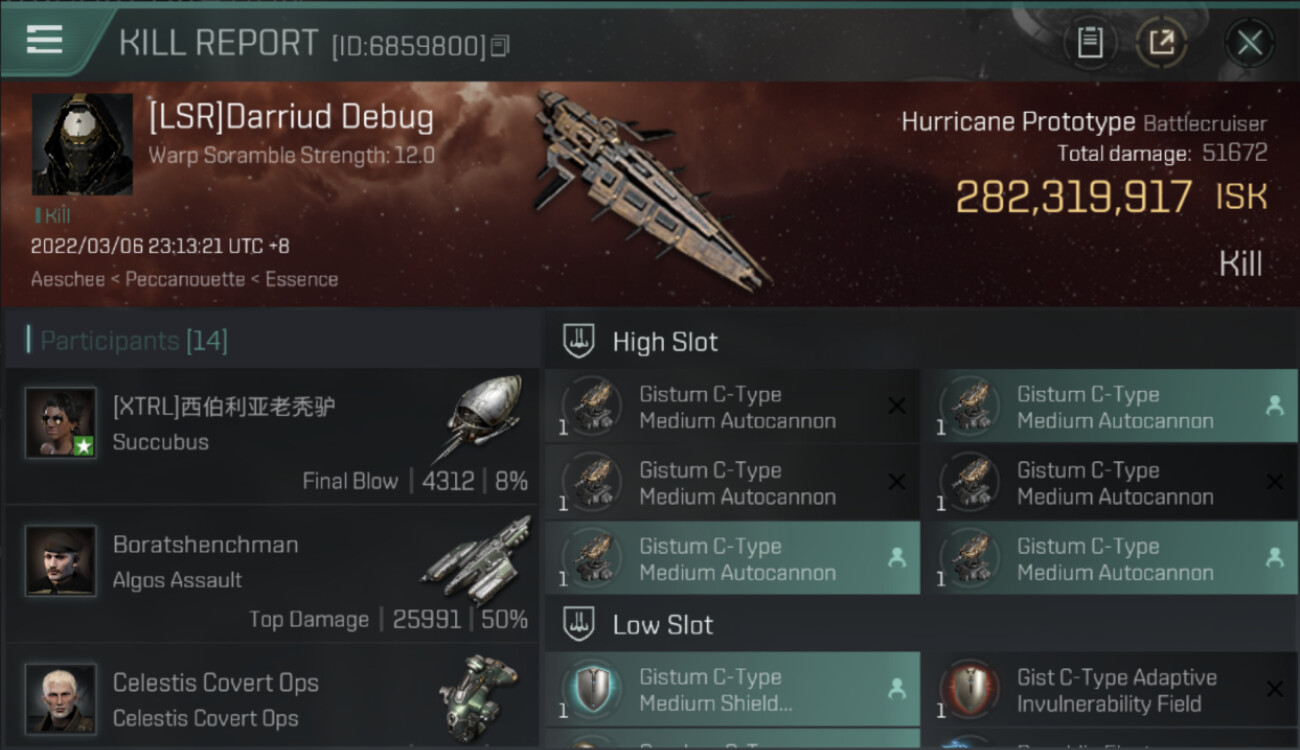
Task: Select the Celestis Covert Ops participant
Action: pyautogui.click(x=270, y=698)
